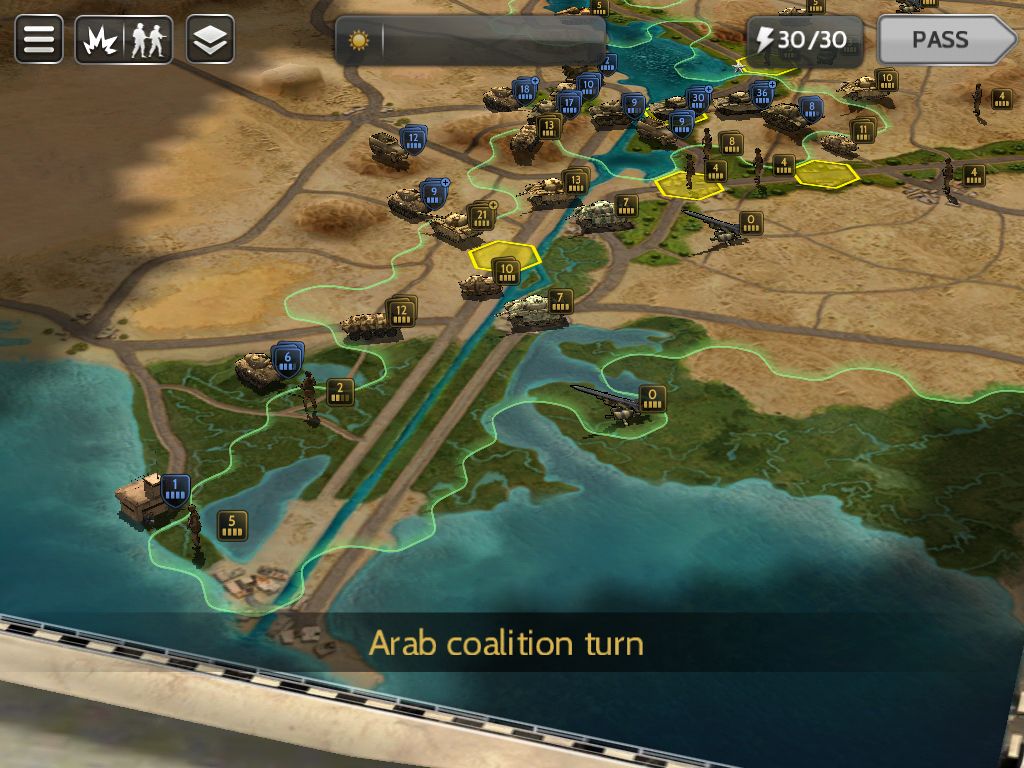Screen dimensions: 1024x768
Task: Select the armored vehicle with blue badge 1
Action: [143, 494]
